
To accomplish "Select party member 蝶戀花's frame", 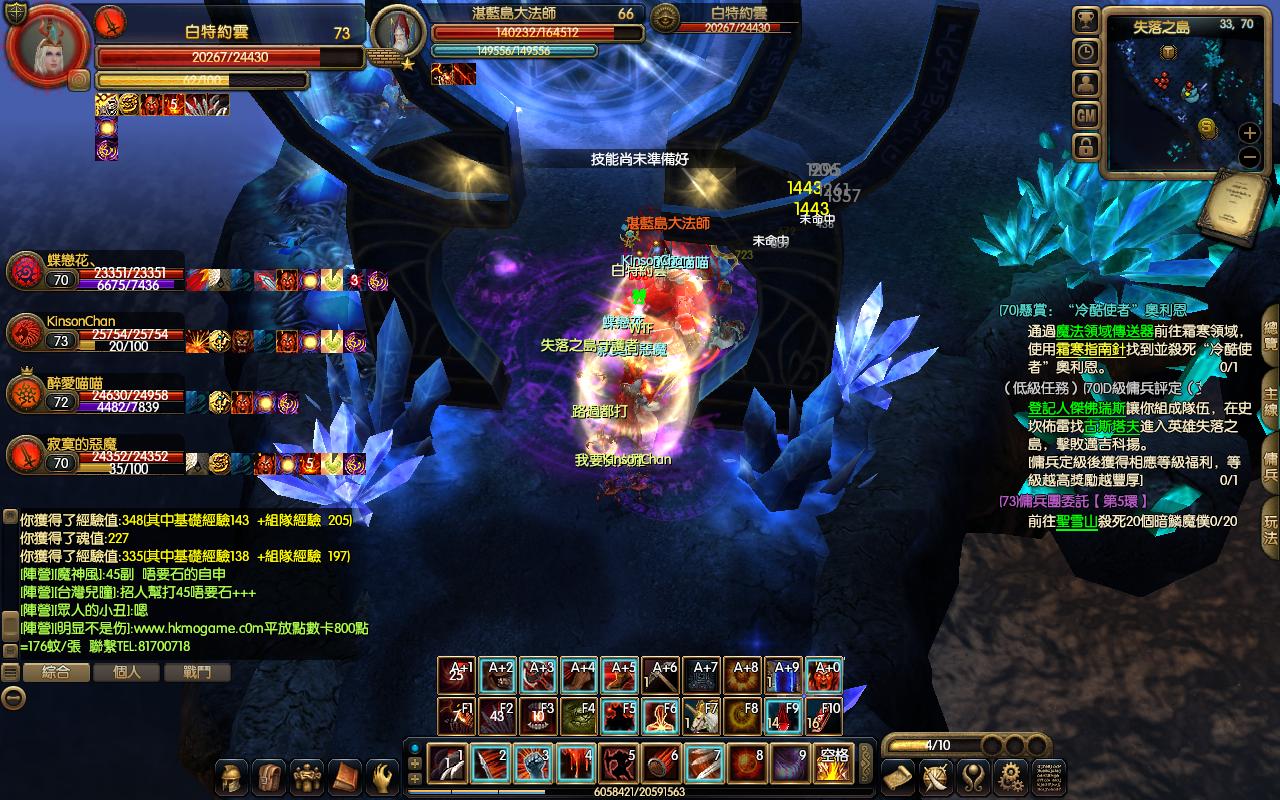I will coord(95,272).
